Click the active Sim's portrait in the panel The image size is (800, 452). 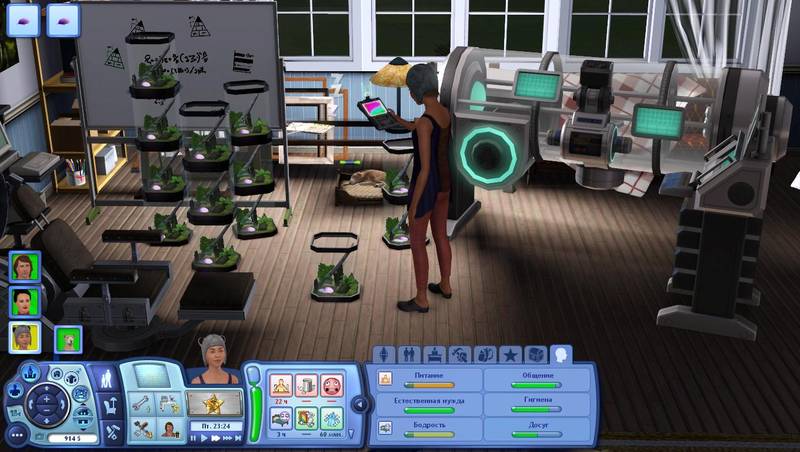(214, 370)
